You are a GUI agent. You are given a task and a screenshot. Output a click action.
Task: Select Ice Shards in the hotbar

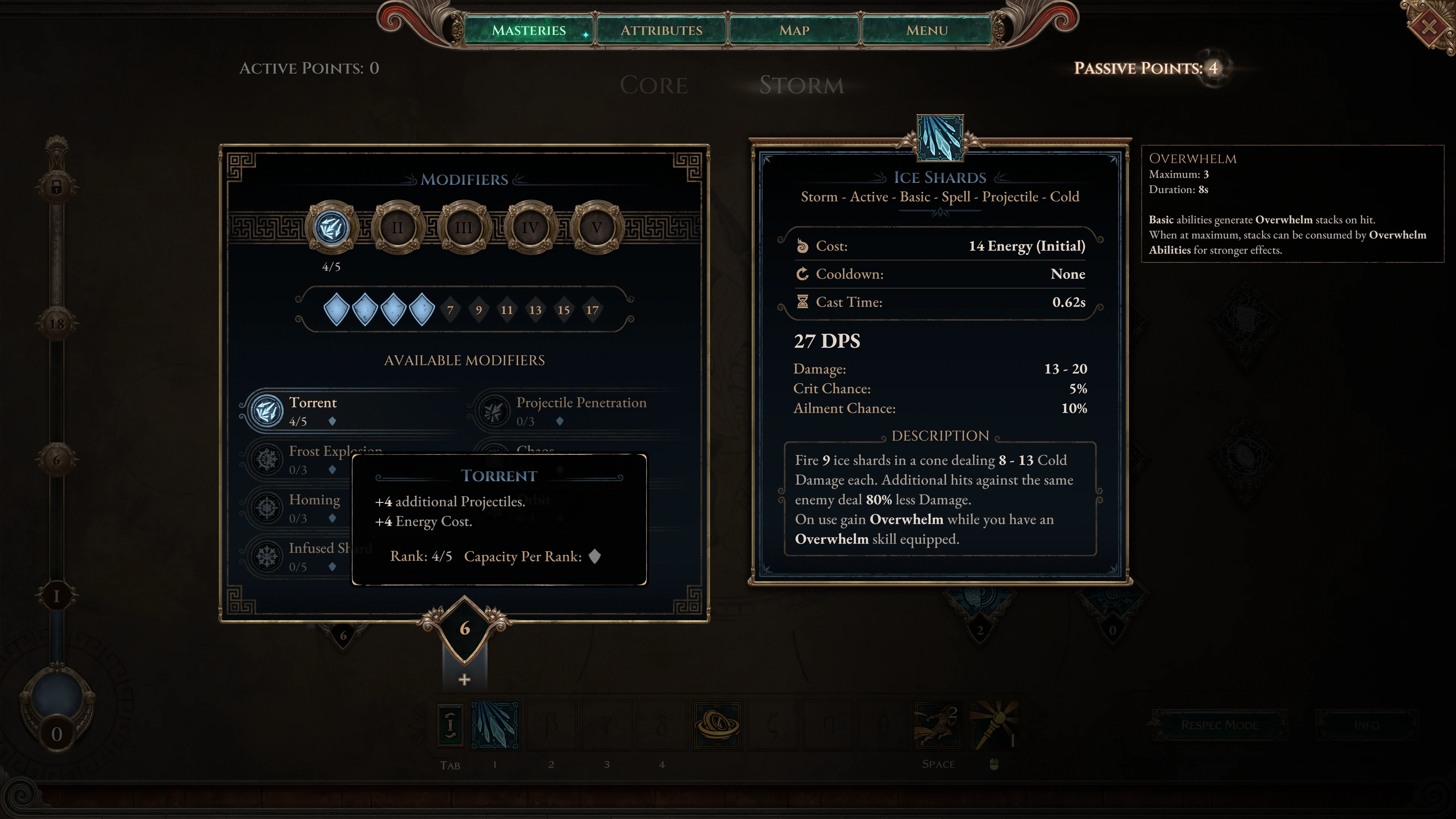click(x=494, y=725)
